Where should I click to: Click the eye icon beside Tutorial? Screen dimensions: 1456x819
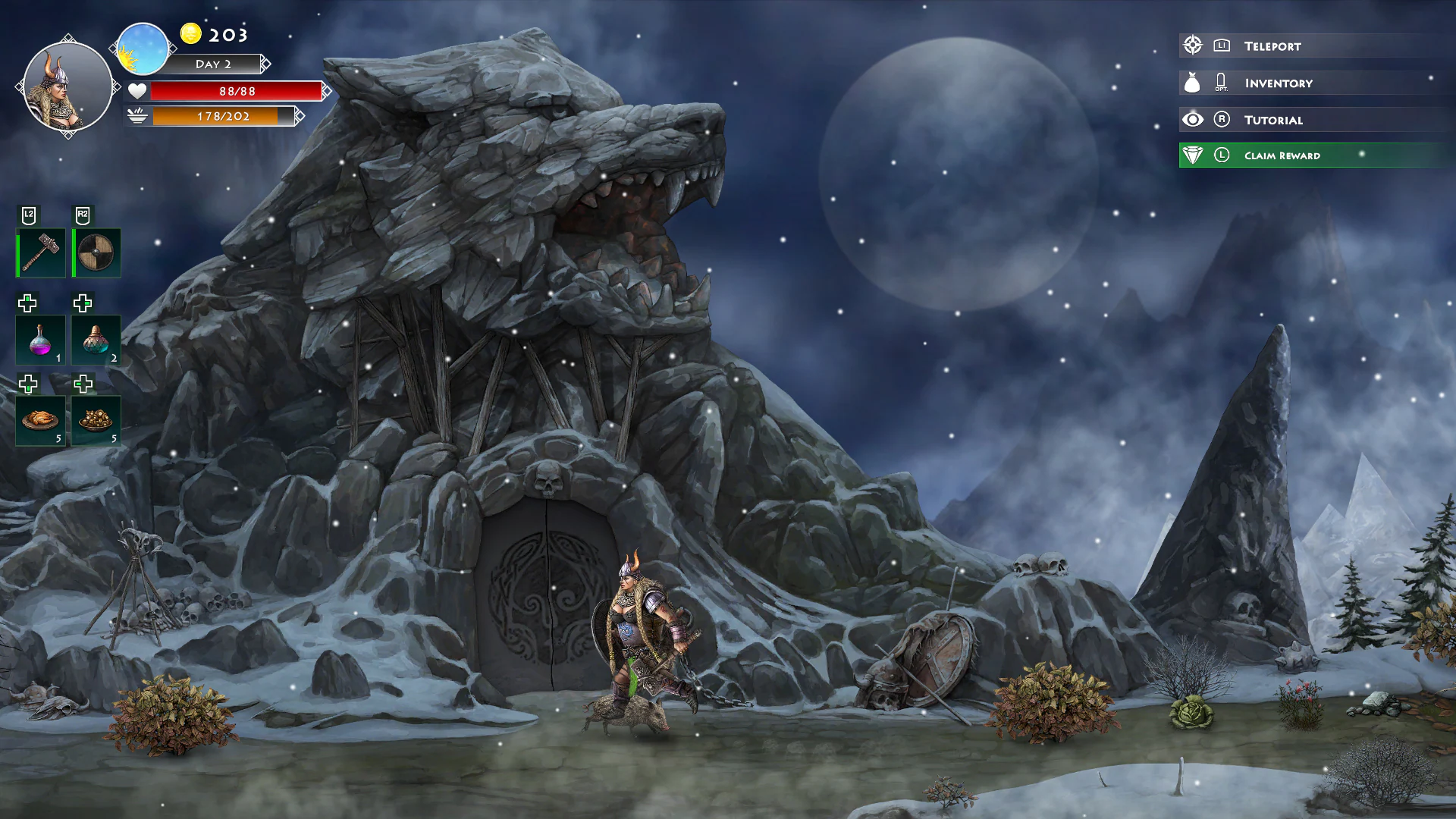coord(1192,119)
